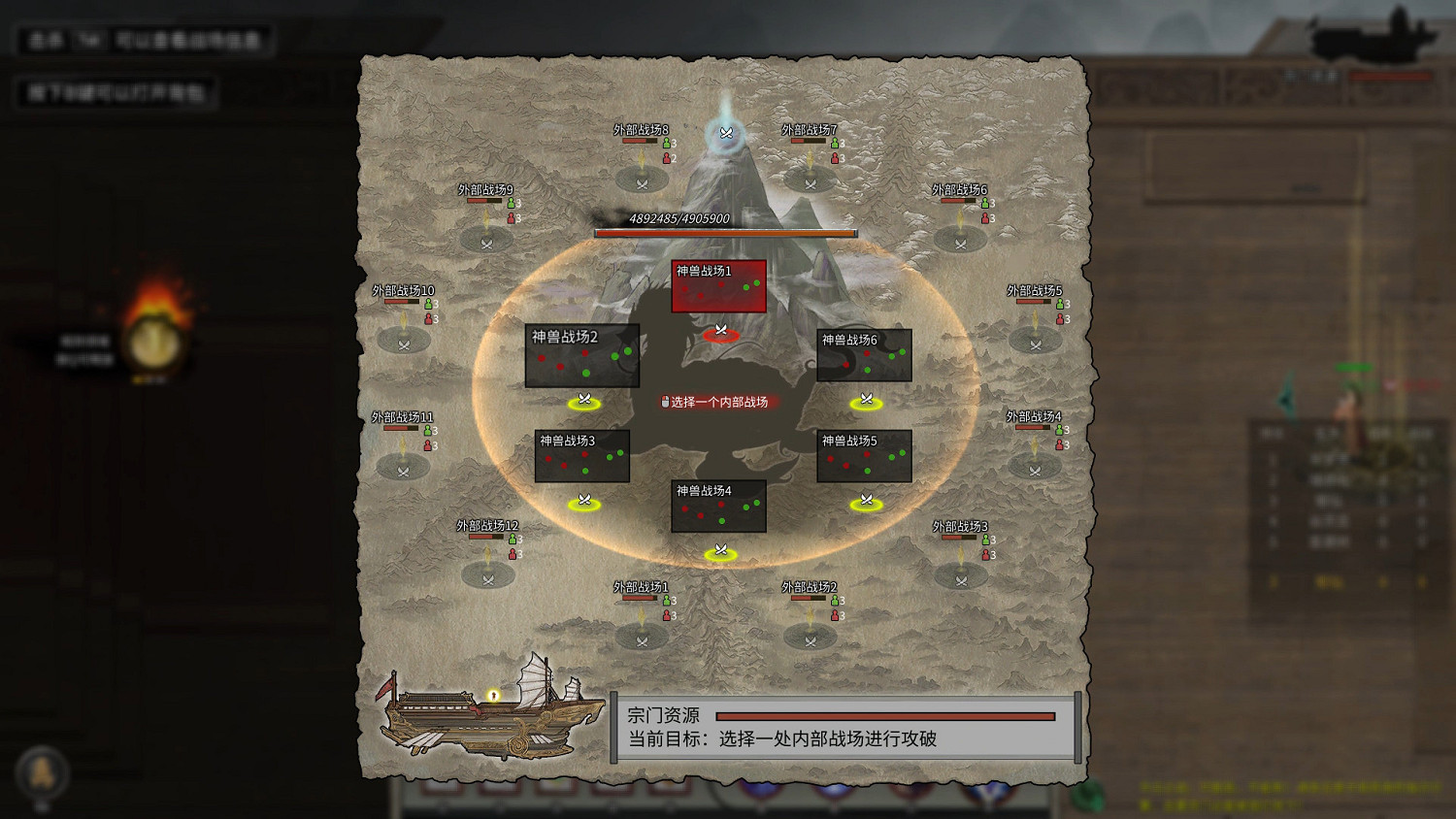This screenshot has width=1456, height=819.
Task: Select the 神兽战场3 battlefield panel
Action: pyautogui.click(x=583, y=456)
